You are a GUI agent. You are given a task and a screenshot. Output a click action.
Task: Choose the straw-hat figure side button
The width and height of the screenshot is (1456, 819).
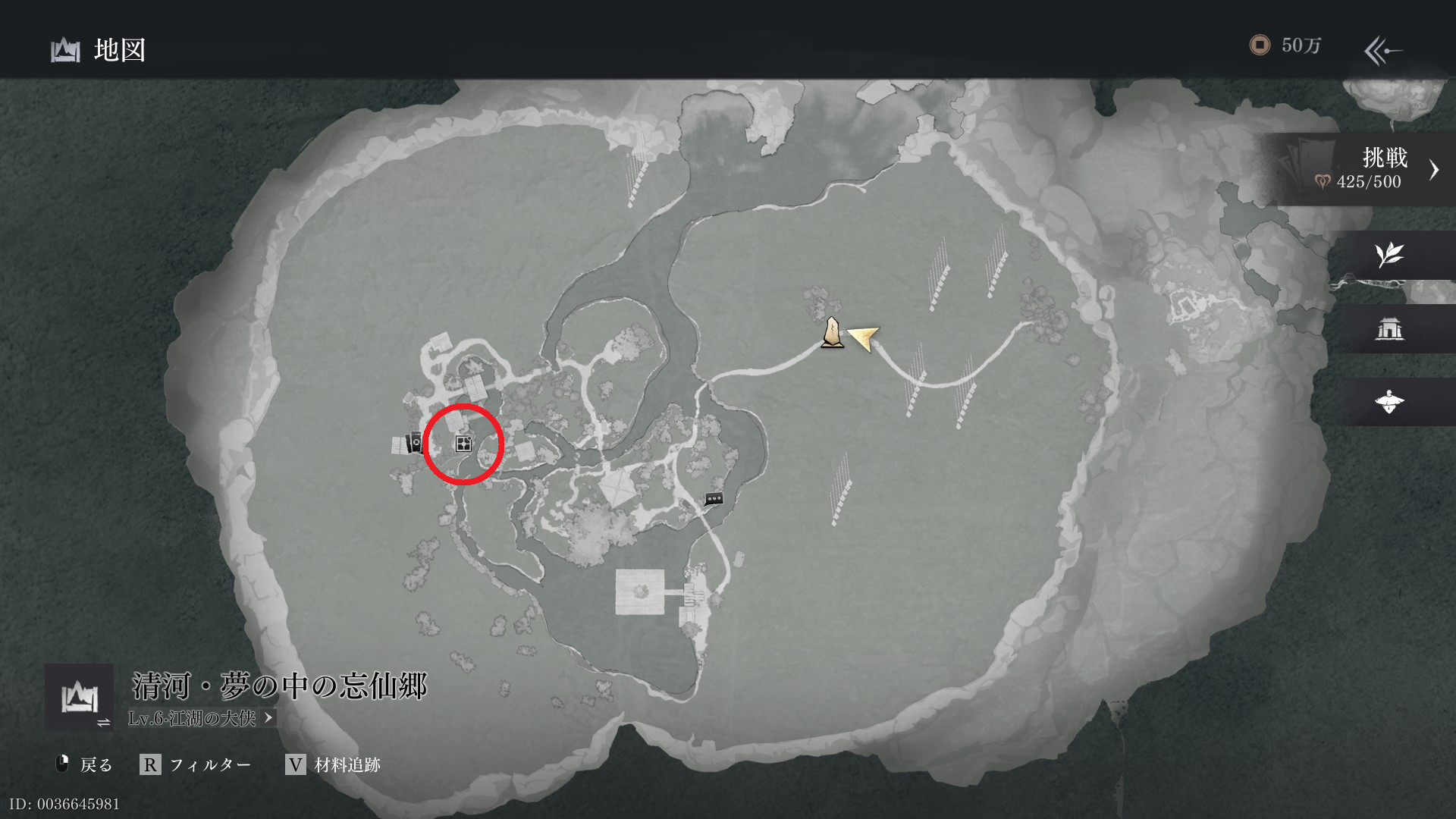point(1389,402)
